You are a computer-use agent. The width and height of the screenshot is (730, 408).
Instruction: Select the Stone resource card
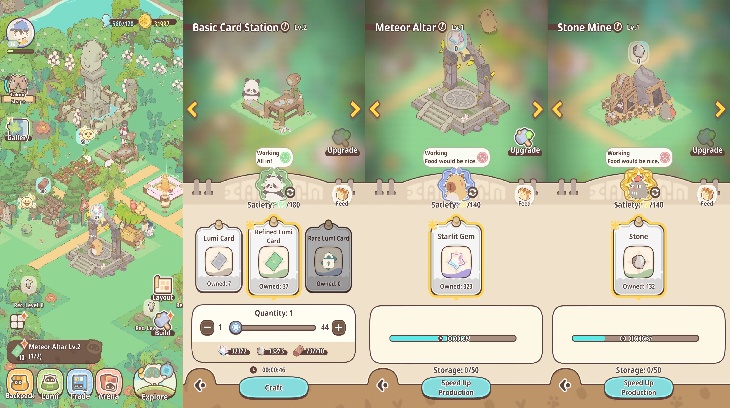pos(638,260)
